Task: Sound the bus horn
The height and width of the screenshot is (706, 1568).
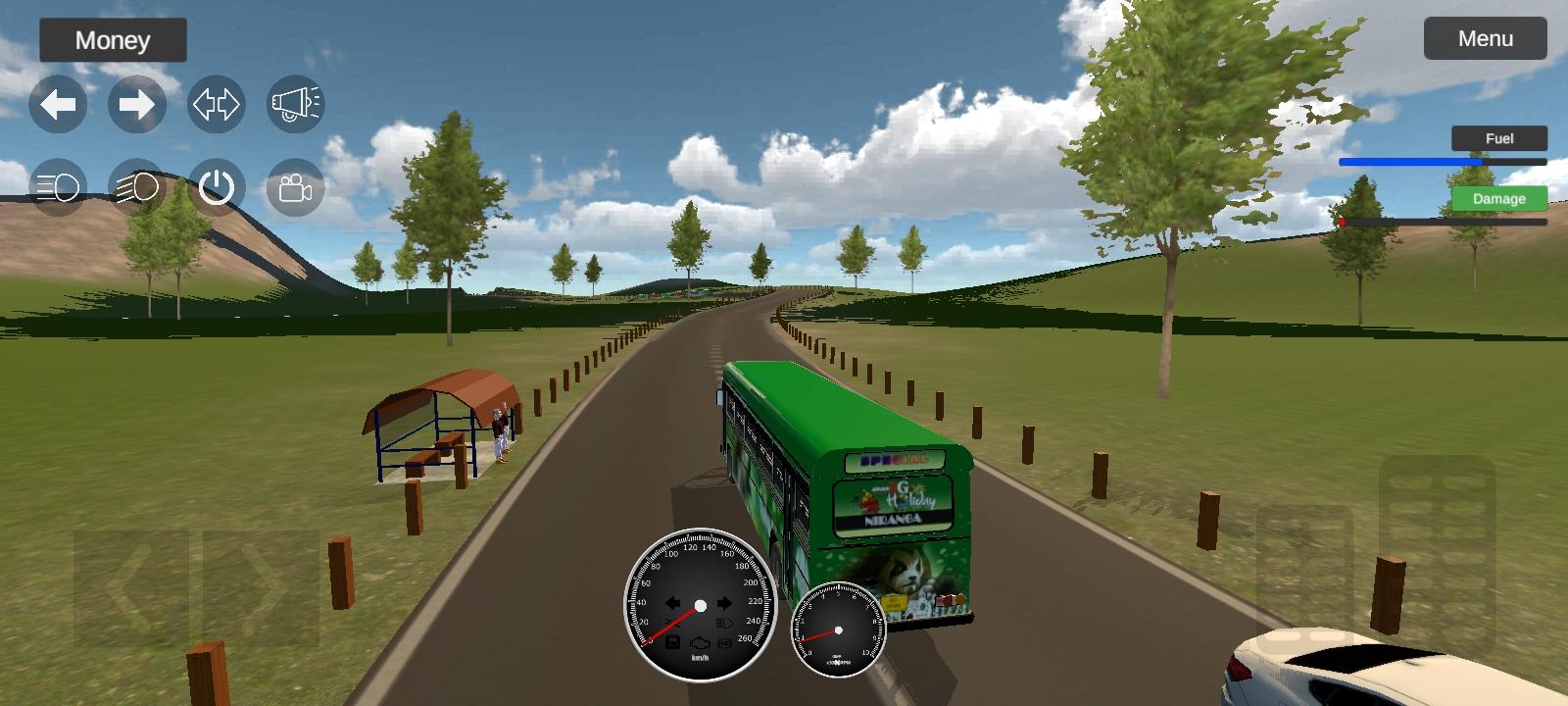Action: pyautogui.click(x=294, y=103)
